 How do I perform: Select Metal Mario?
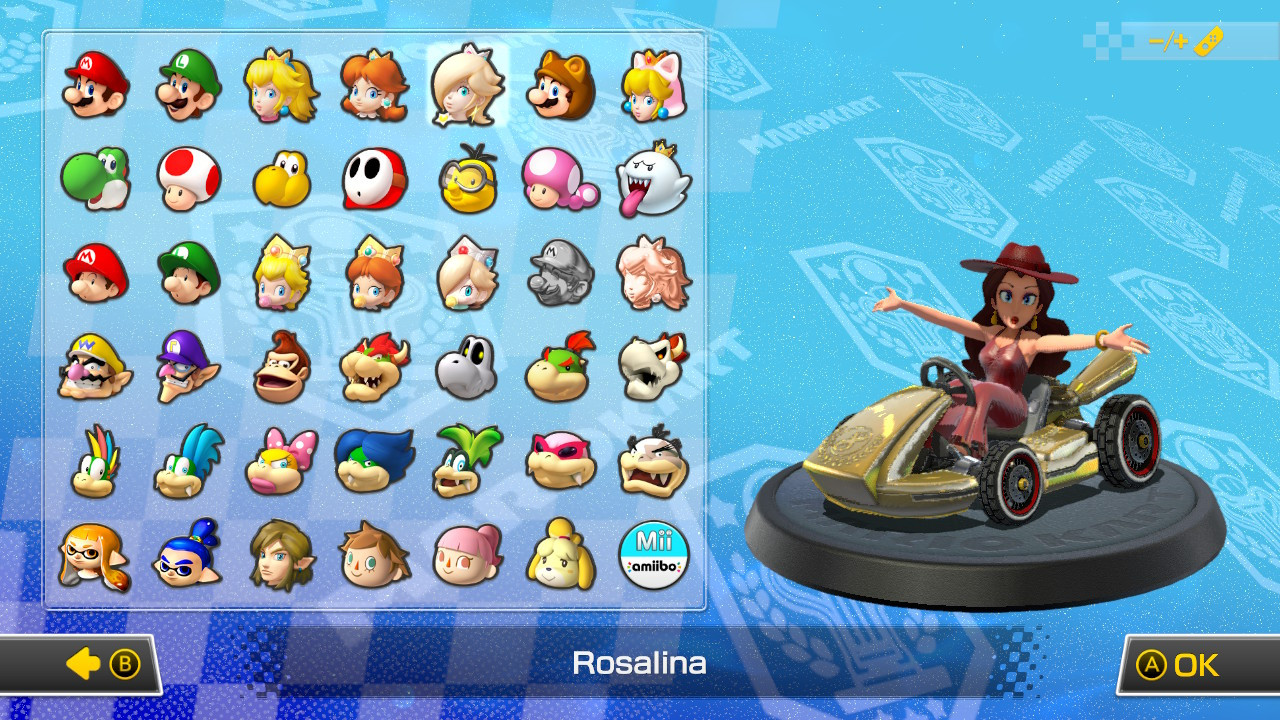561,273
